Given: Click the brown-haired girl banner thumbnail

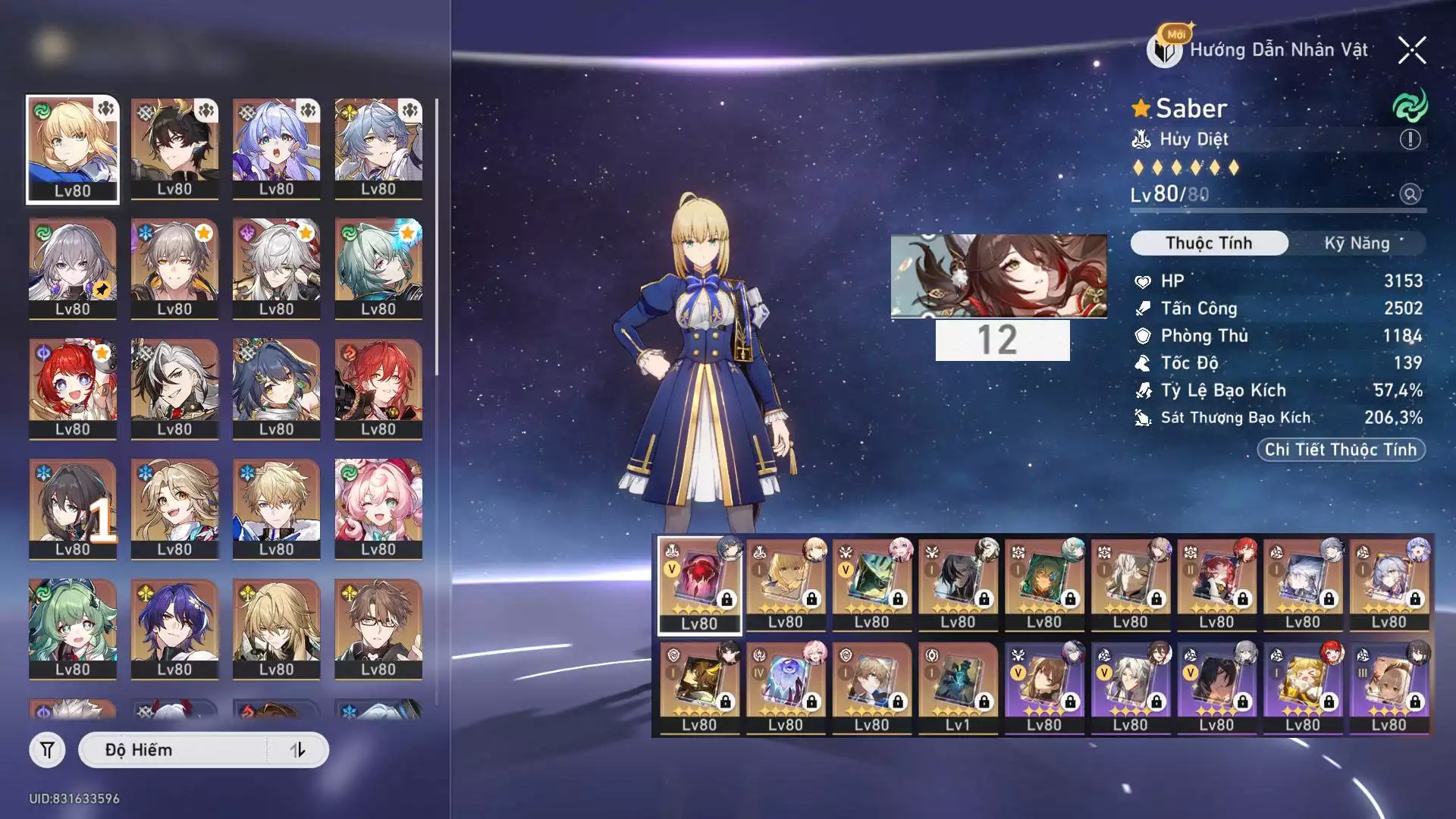Looking at the screenshot, I should (998, 275).
